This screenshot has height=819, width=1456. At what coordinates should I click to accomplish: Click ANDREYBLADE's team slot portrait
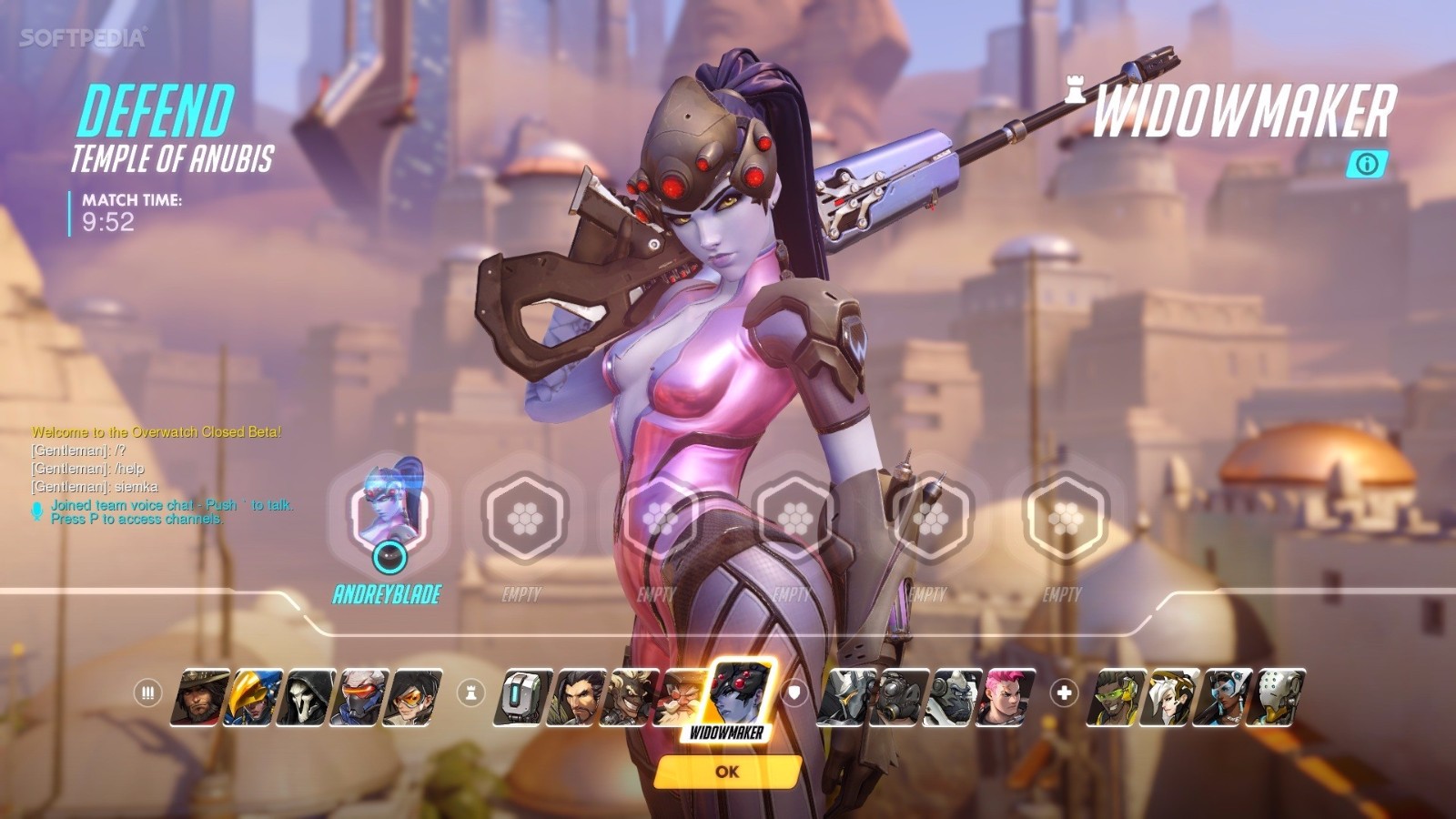[x=391, y=510]
